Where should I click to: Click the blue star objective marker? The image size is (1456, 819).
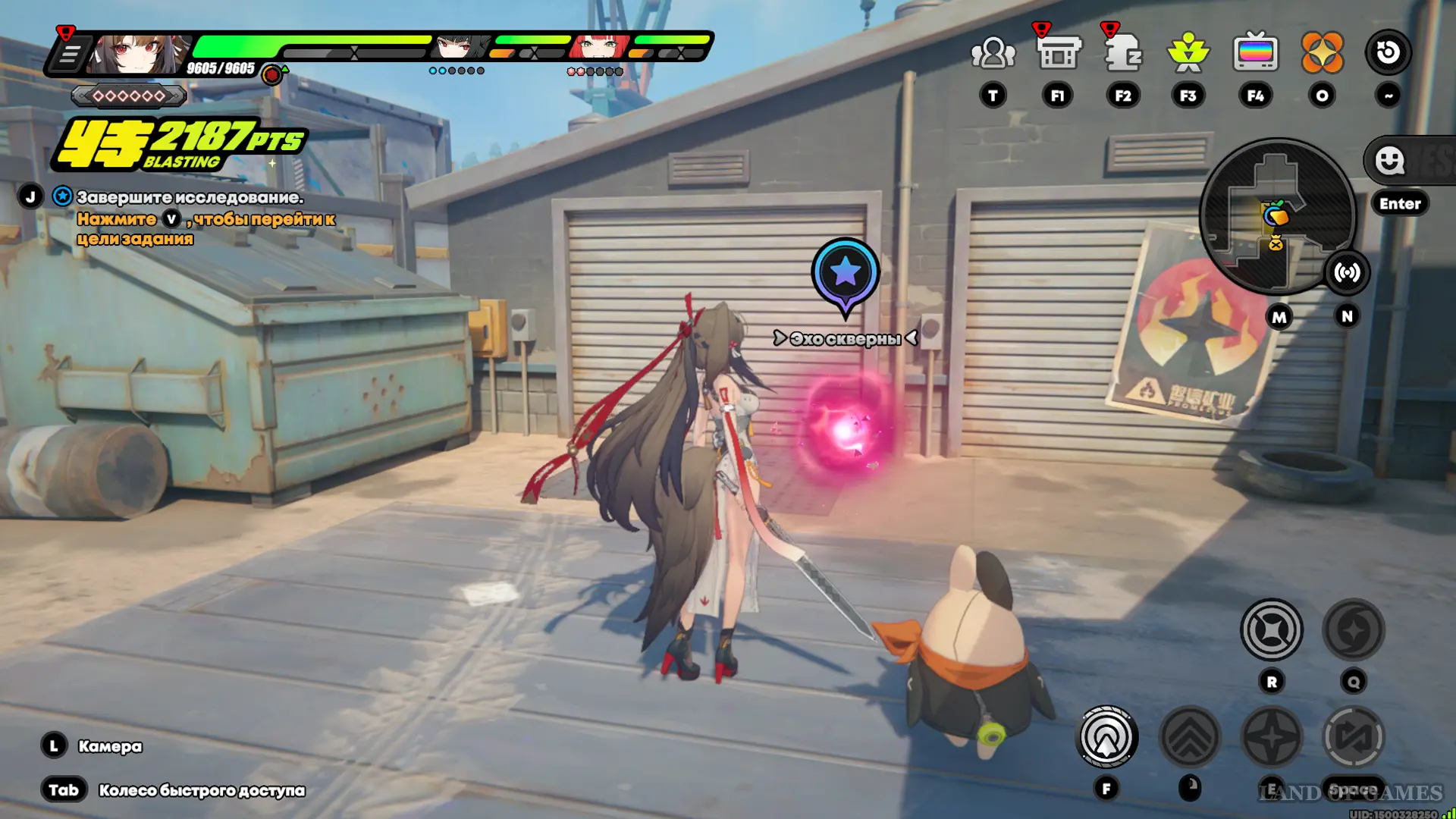845,272
